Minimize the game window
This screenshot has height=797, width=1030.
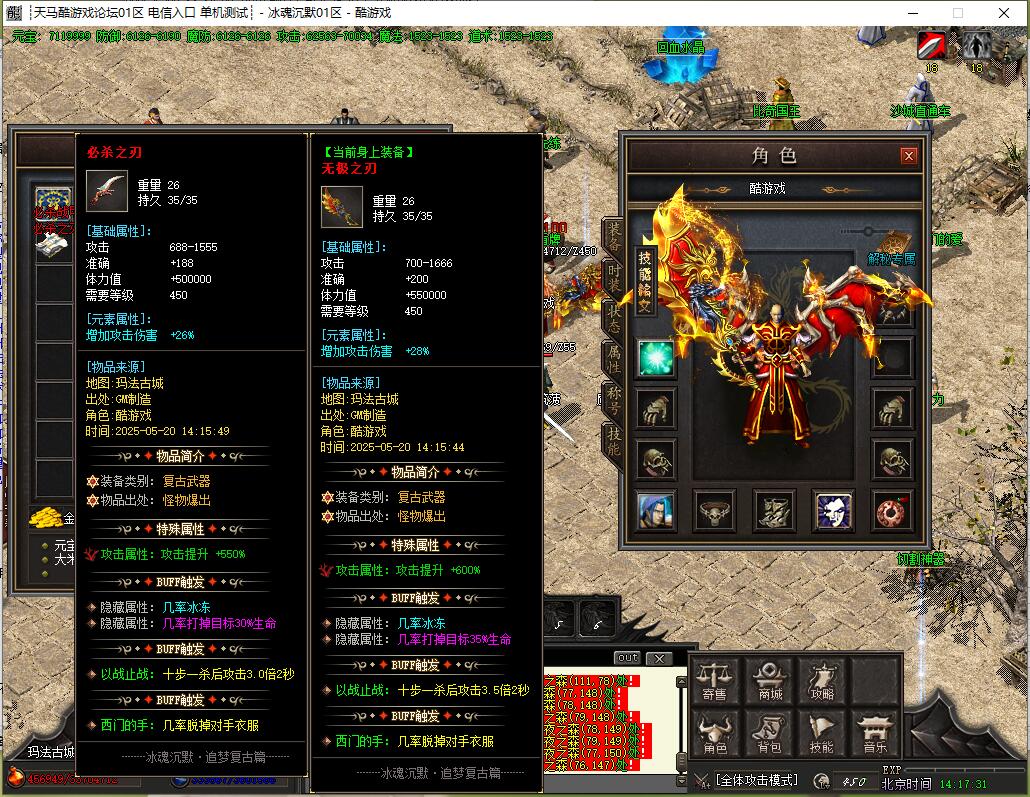click(x=912, y=13)
